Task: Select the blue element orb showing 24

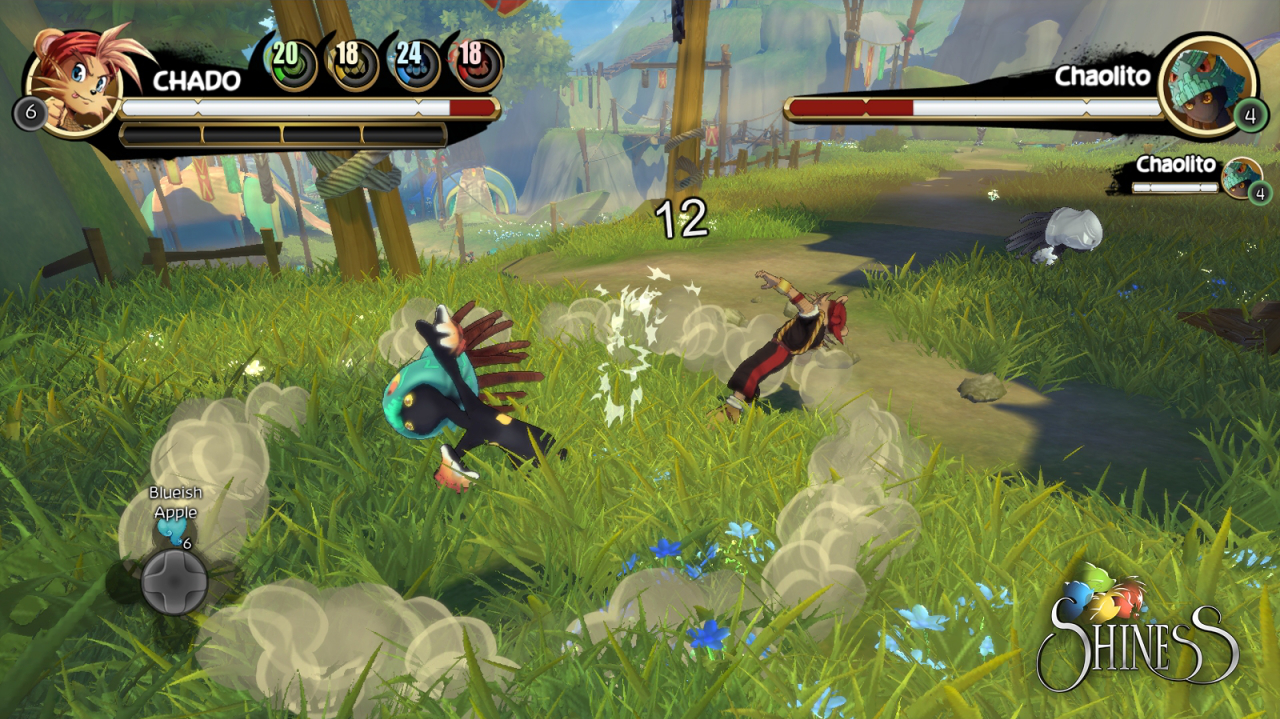Action: point(413,63)
